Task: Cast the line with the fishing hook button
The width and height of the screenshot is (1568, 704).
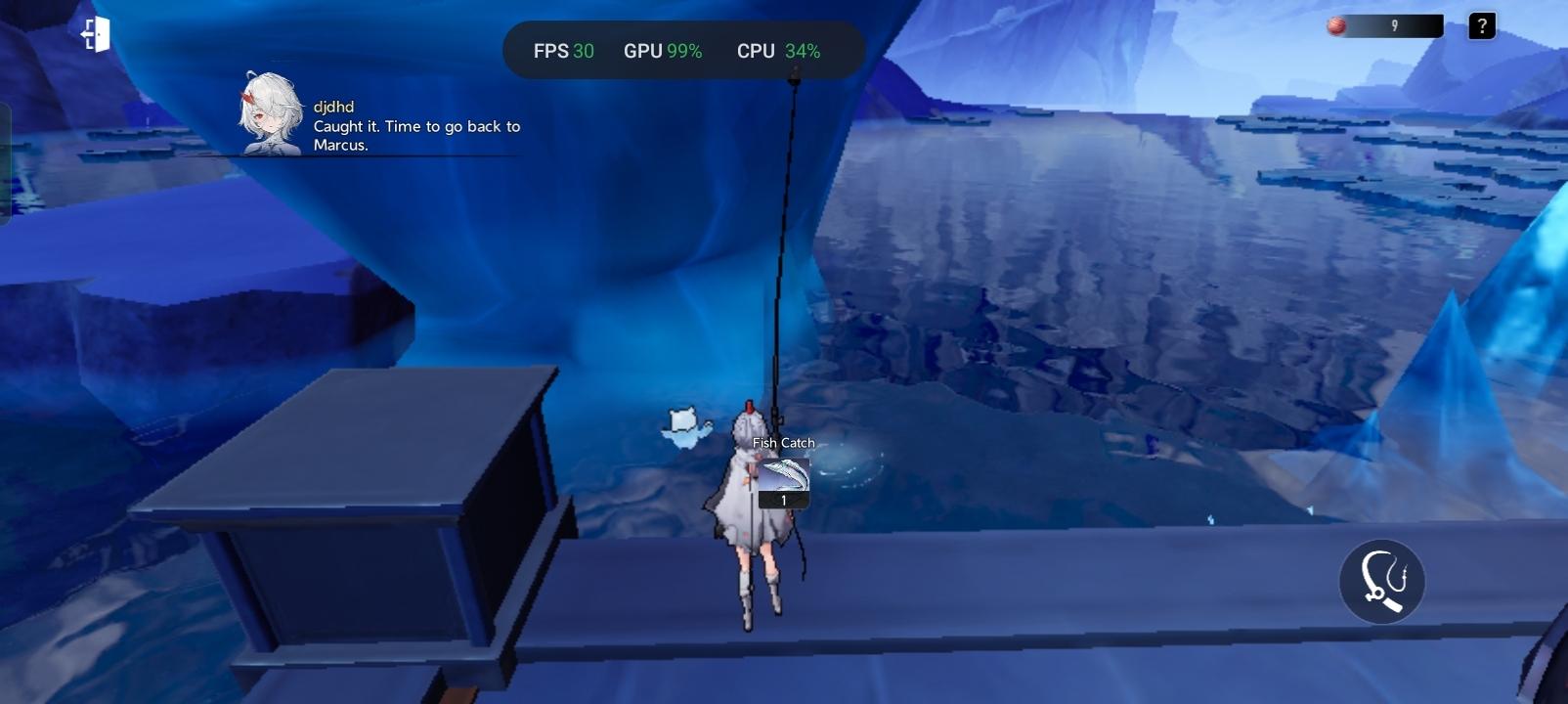Action: (1380, 582)
